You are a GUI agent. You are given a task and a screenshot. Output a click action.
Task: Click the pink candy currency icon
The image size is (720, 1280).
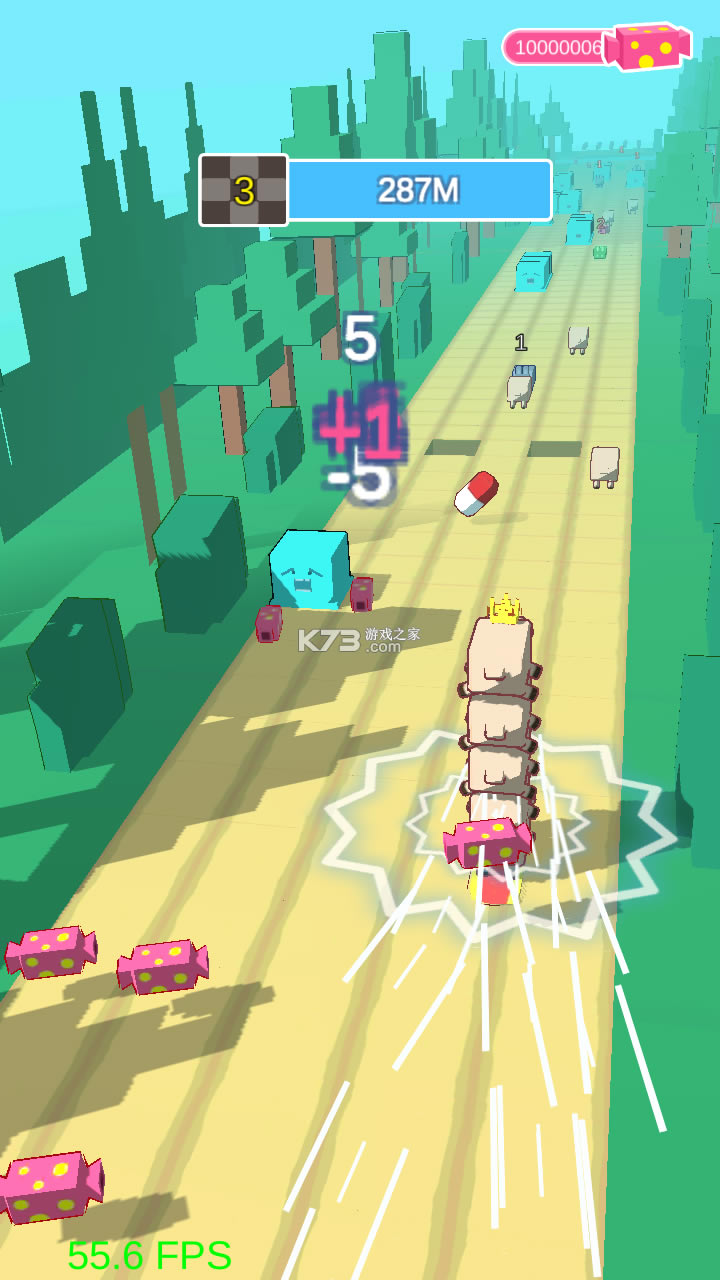click(x=651, y=46)
